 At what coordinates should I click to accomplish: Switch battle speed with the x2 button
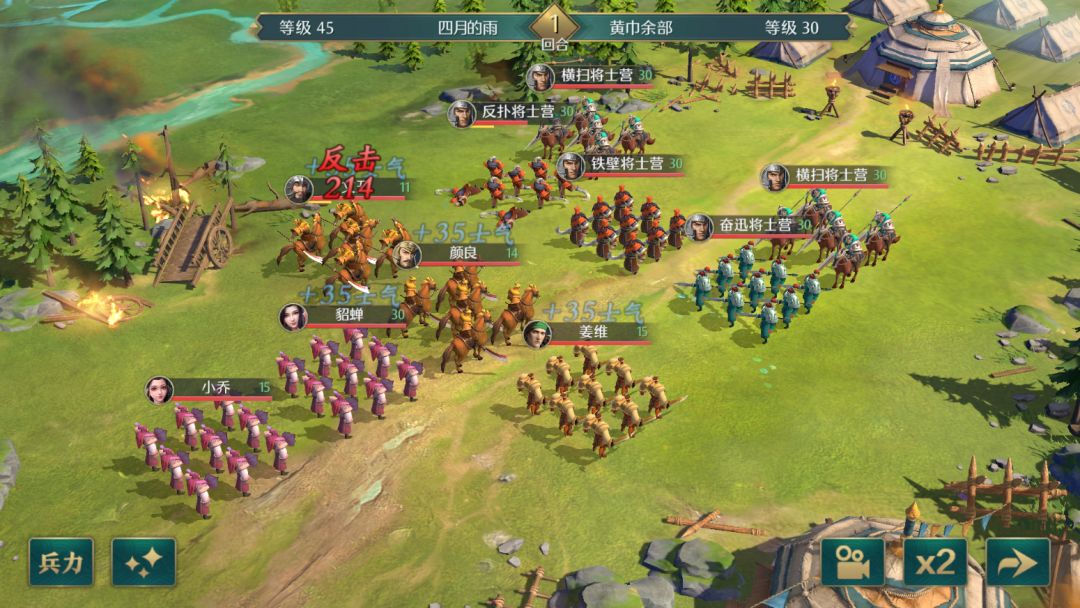[935, 562]
